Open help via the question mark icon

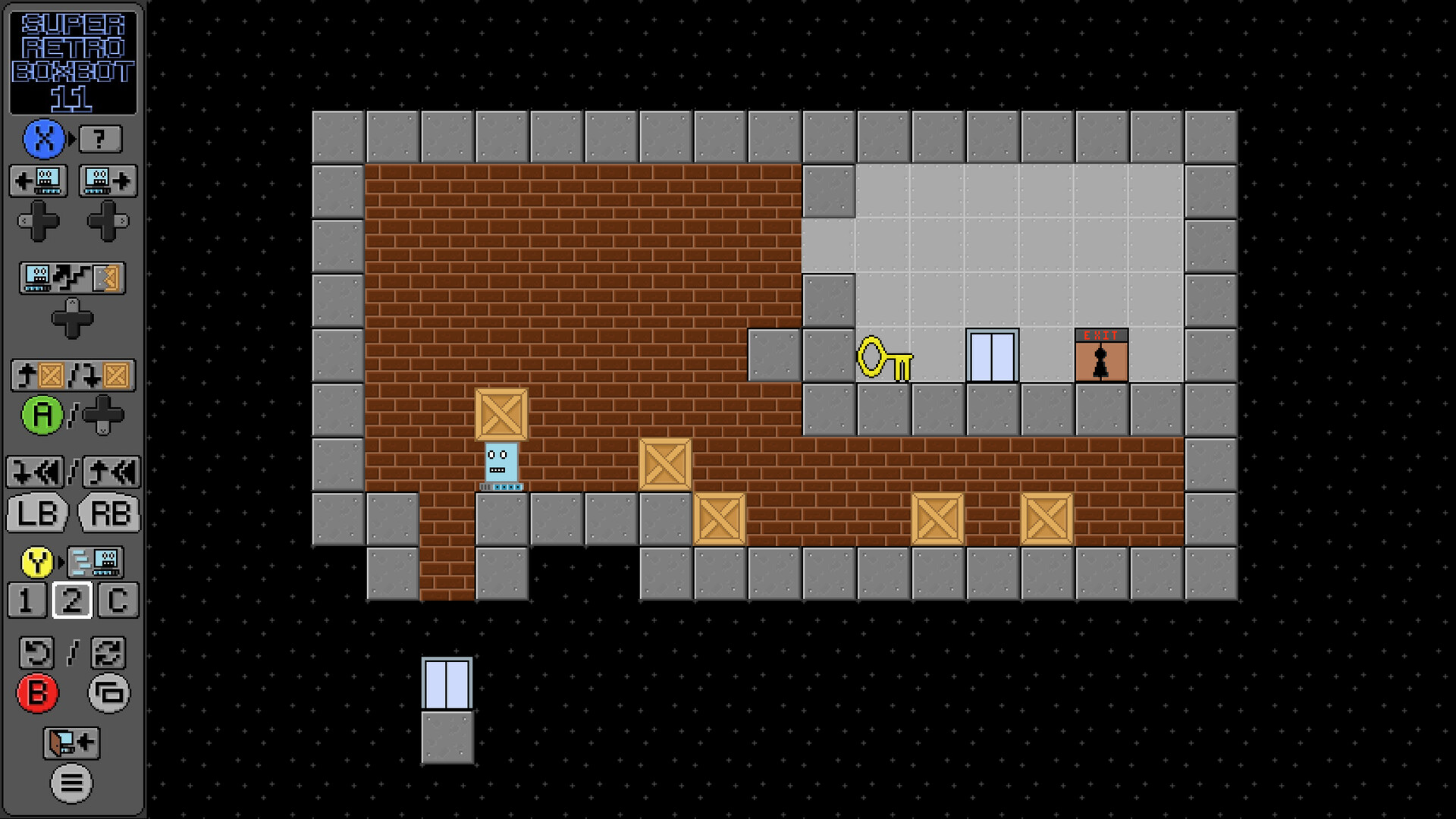[x=101, y=137]
